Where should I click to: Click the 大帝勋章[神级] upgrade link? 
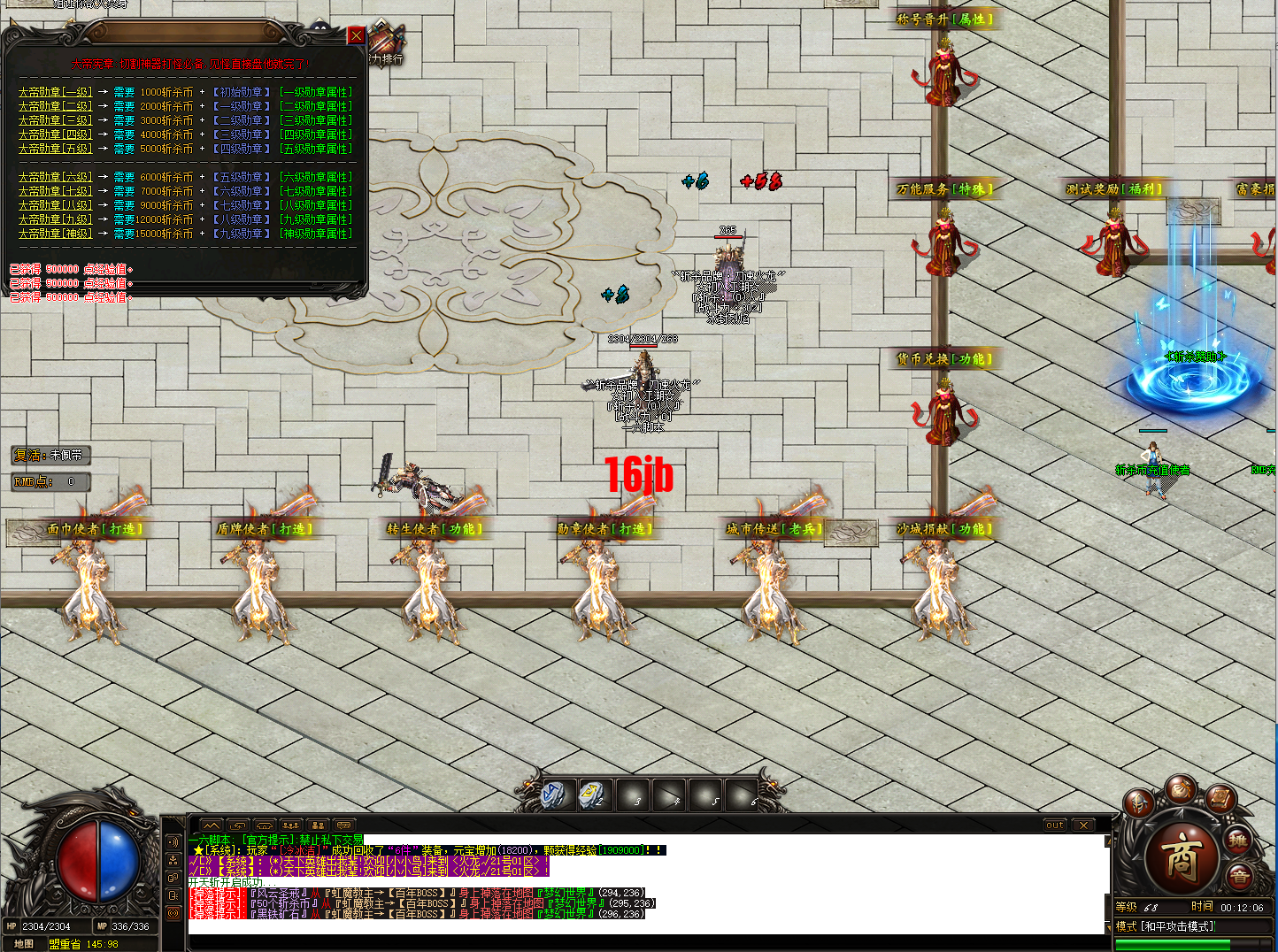[x=55, y=234]
